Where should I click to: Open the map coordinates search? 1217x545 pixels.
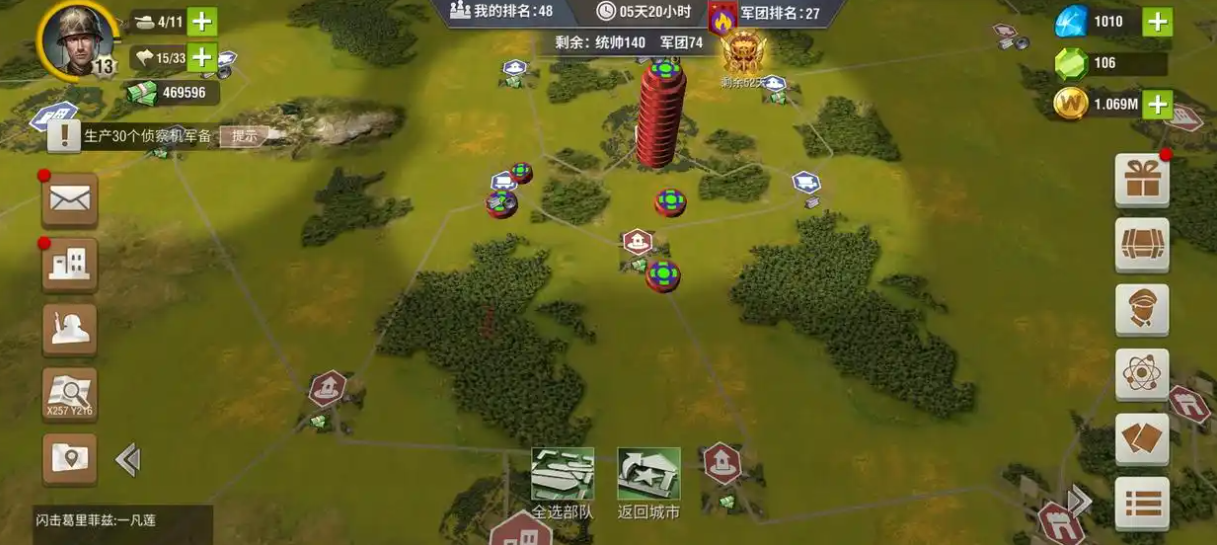click(69, 394)
